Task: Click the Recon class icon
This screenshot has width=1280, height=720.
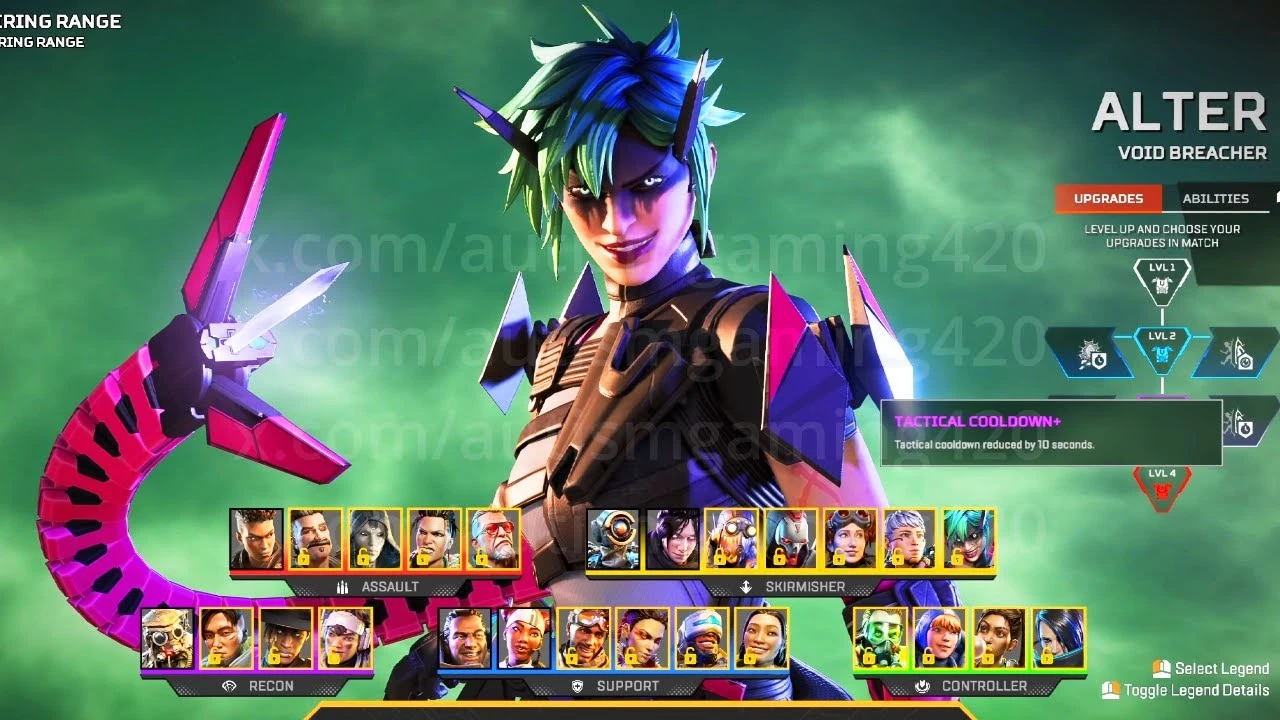Action: click(x=230, y=687)
